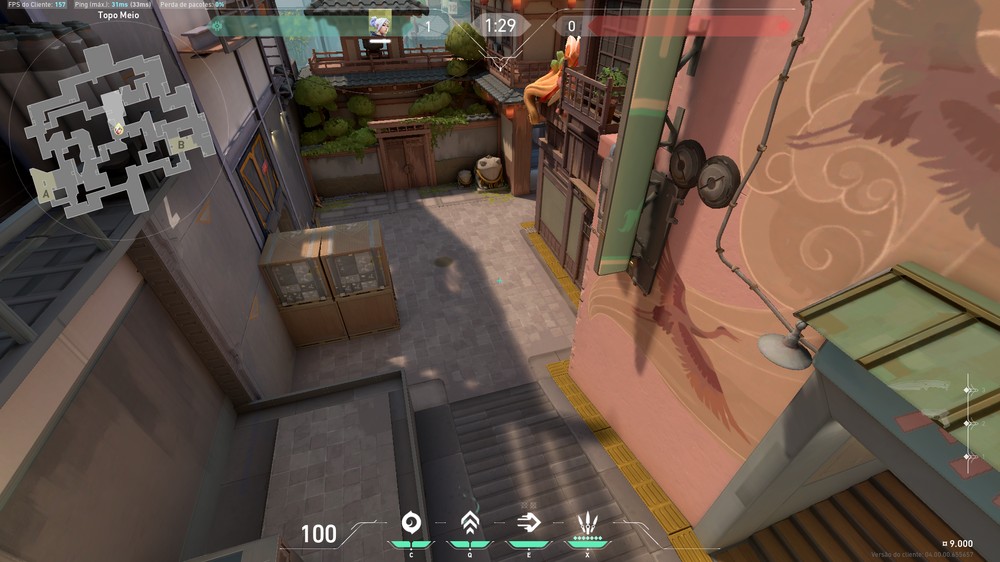Trigger the Tailwind dash arrow ability

[x=528, y=522]
